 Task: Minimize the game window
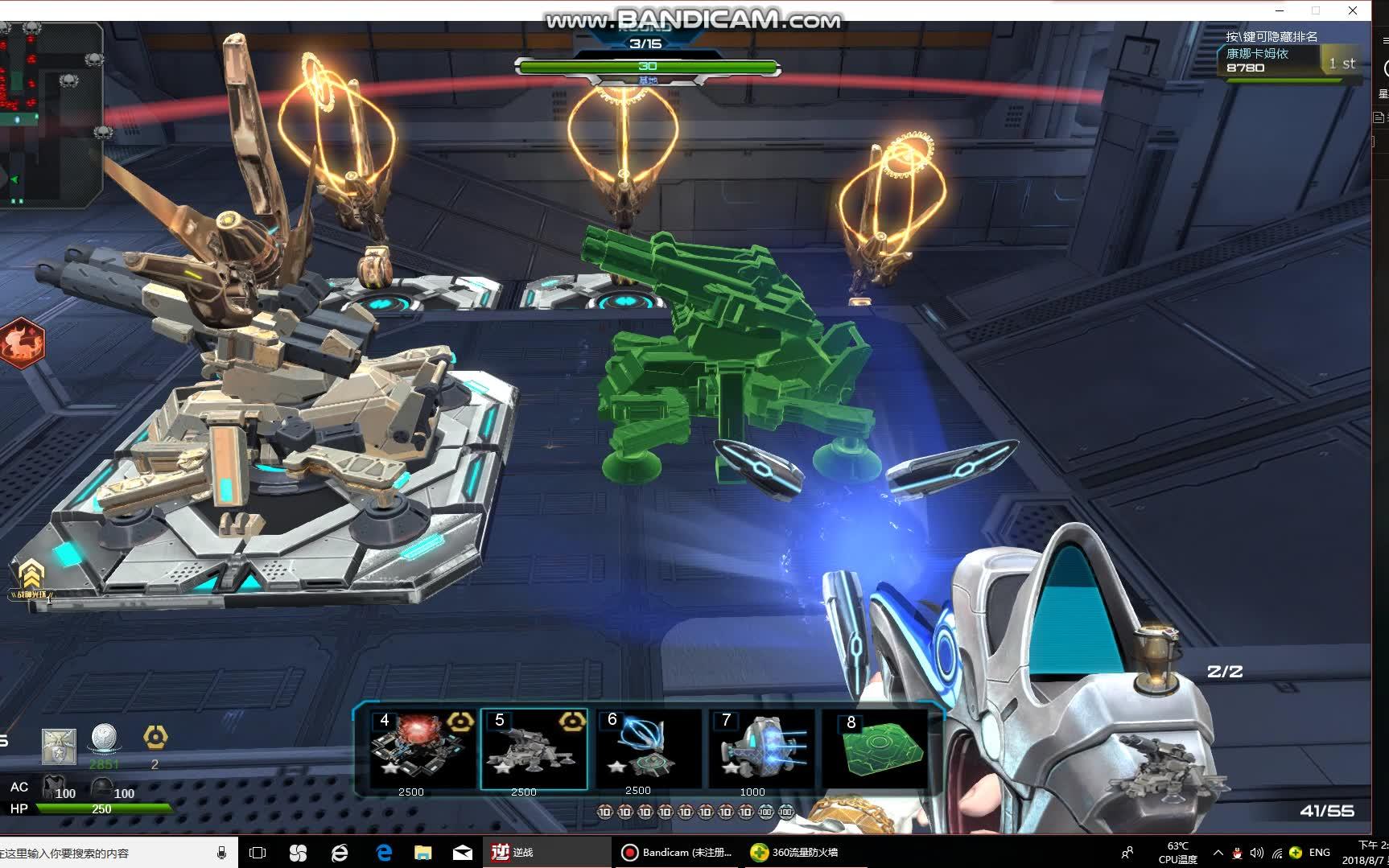pos(1279,10)
